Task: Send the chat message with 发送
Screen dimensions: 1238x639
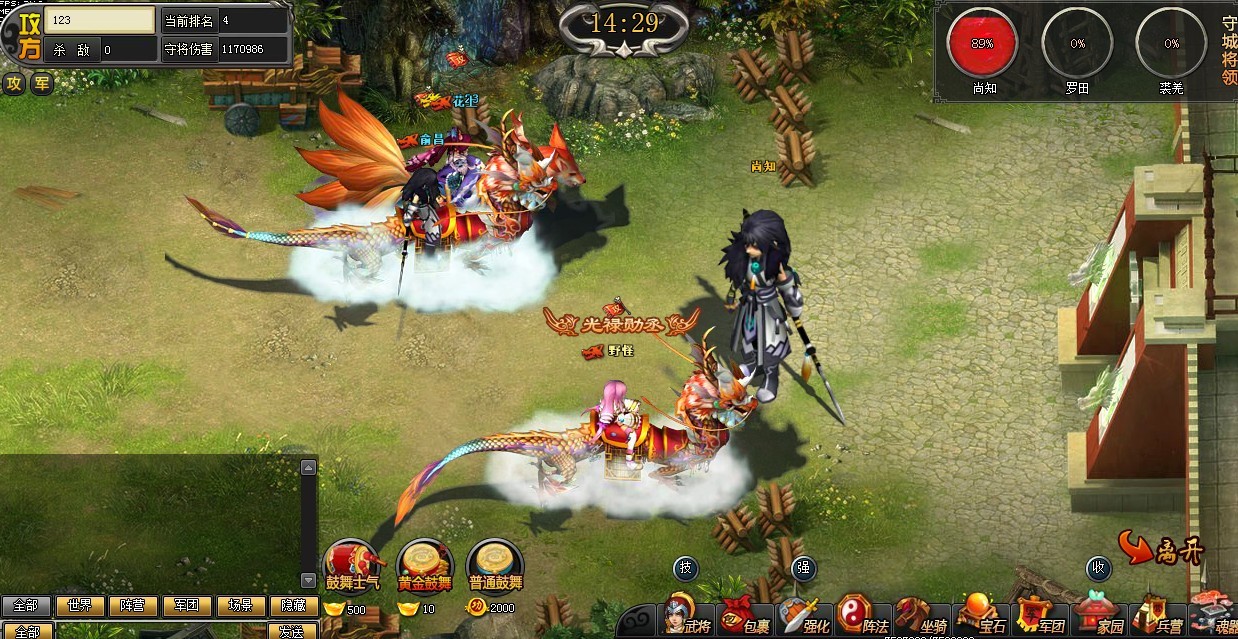Action: point(291,631)
